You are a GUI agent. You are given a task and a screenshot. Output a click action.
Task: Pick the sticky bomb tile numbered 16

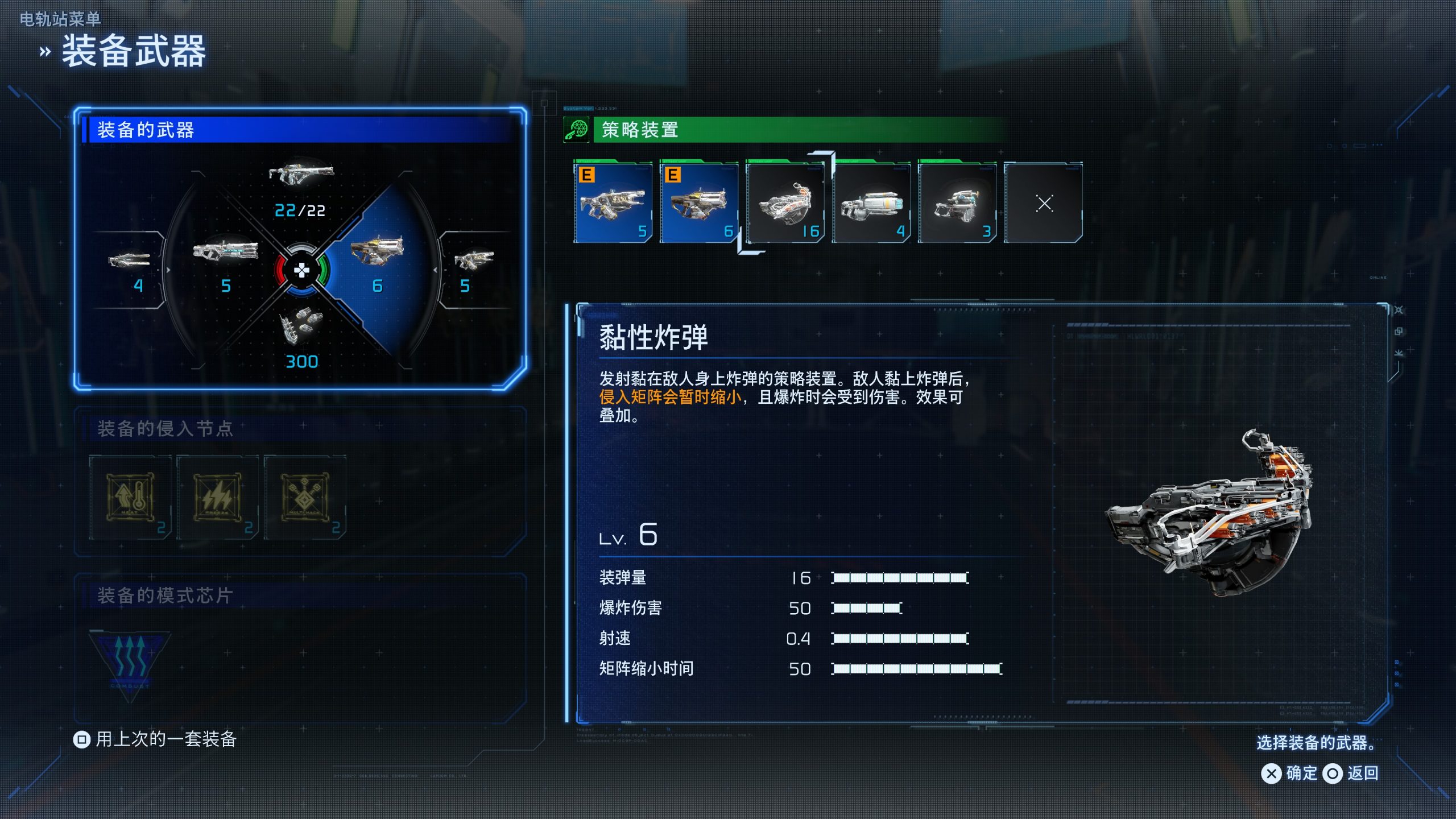(785, 203)
